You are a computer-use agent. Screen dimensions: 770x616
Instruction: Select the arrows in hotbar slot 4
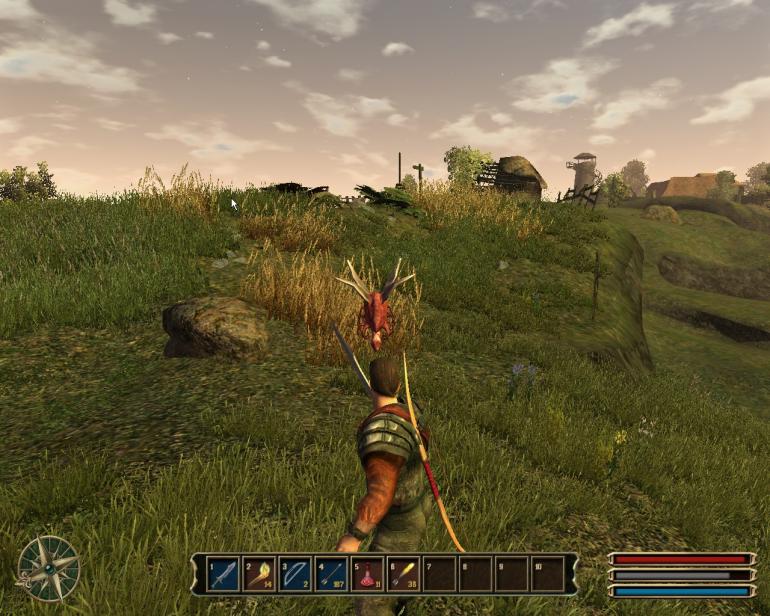[x=331, y=574]
